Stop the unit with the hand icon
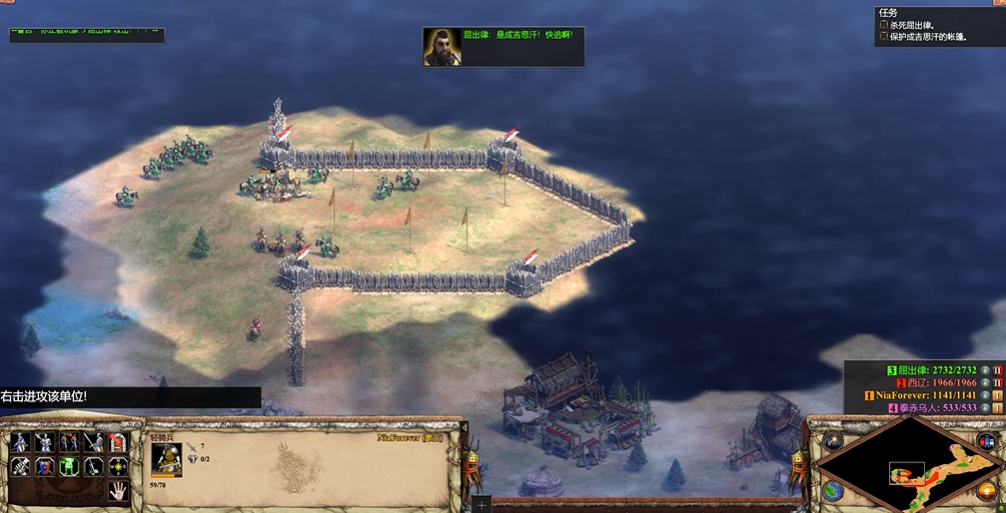The width and height of the screenshot is (1006, 513). coord(117,490)
